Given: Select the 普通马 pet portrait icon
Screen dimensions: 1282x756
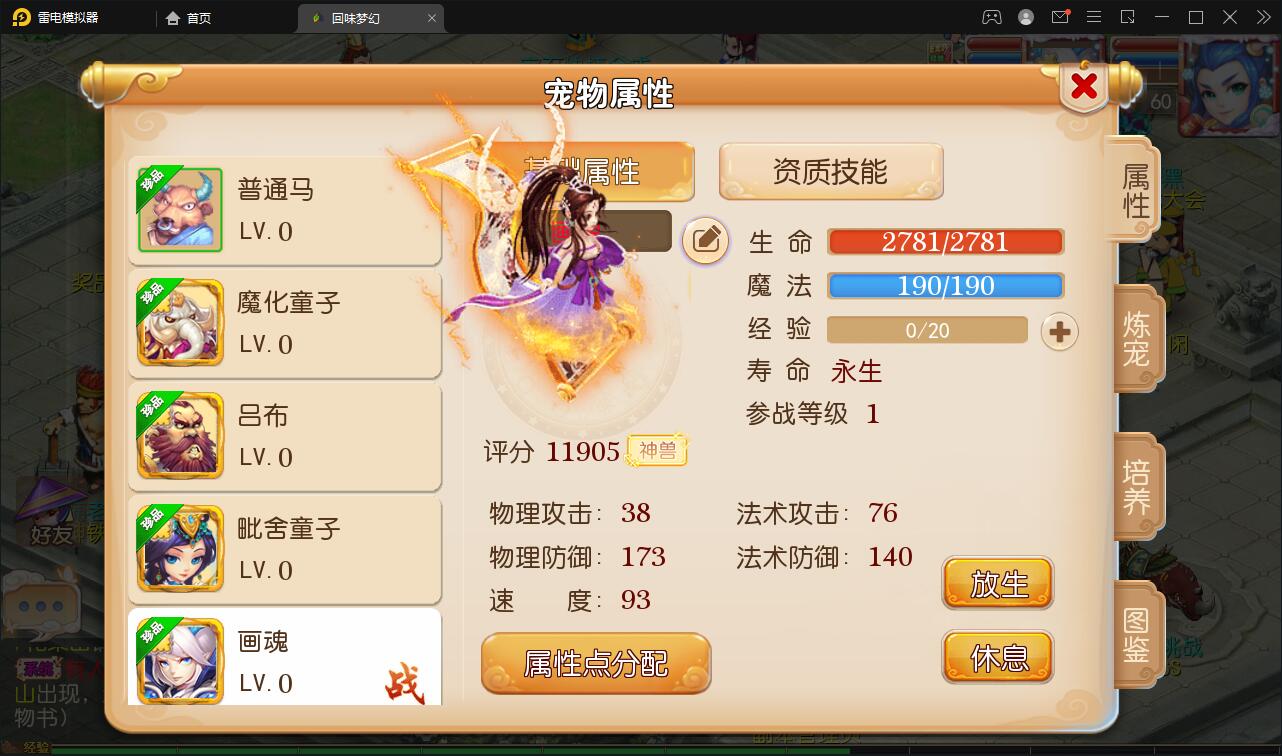Looking at the screenshot, I should (180, 209).
